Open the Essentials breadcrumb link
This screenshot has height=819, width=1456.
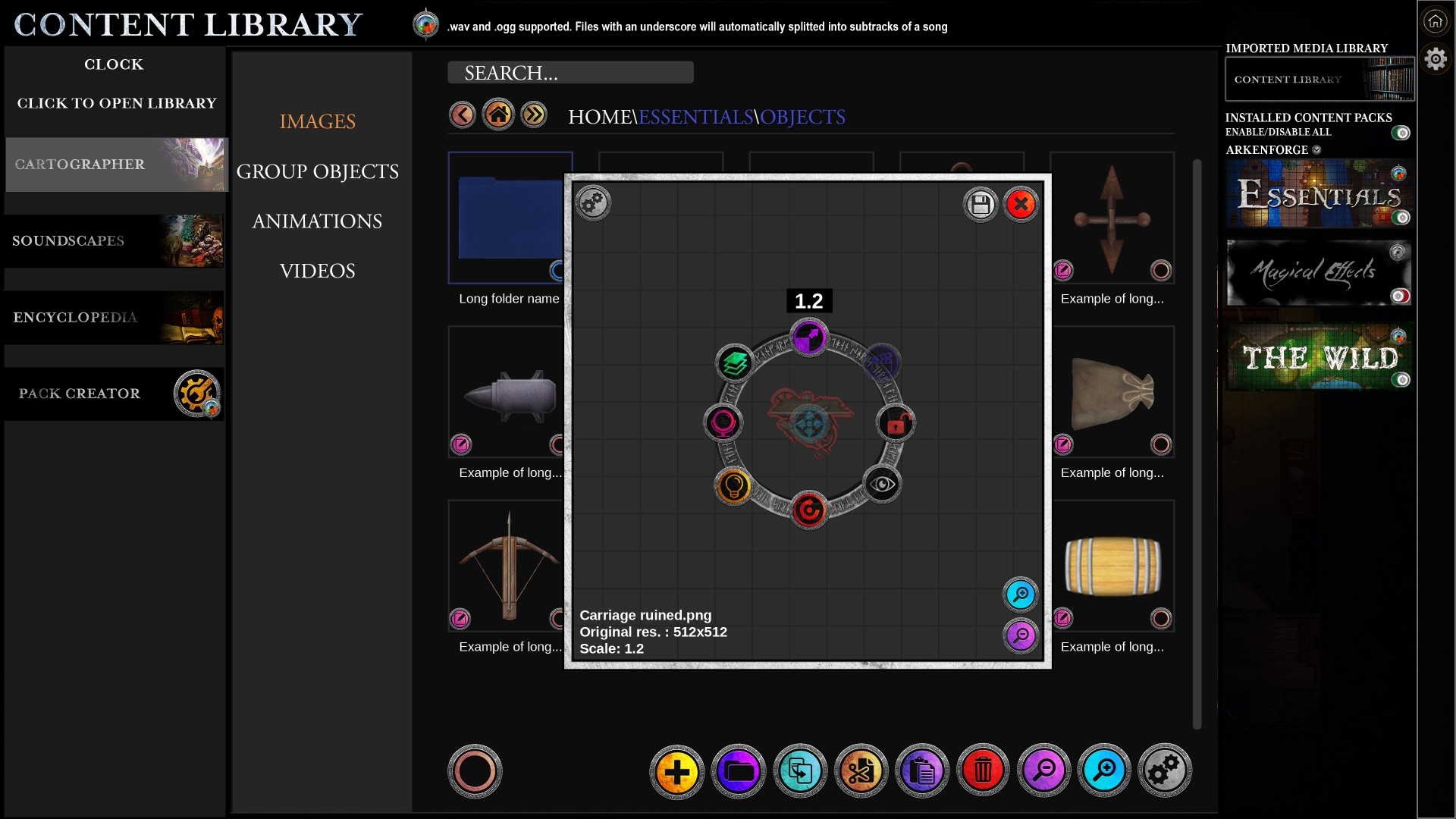click(695, 118)
